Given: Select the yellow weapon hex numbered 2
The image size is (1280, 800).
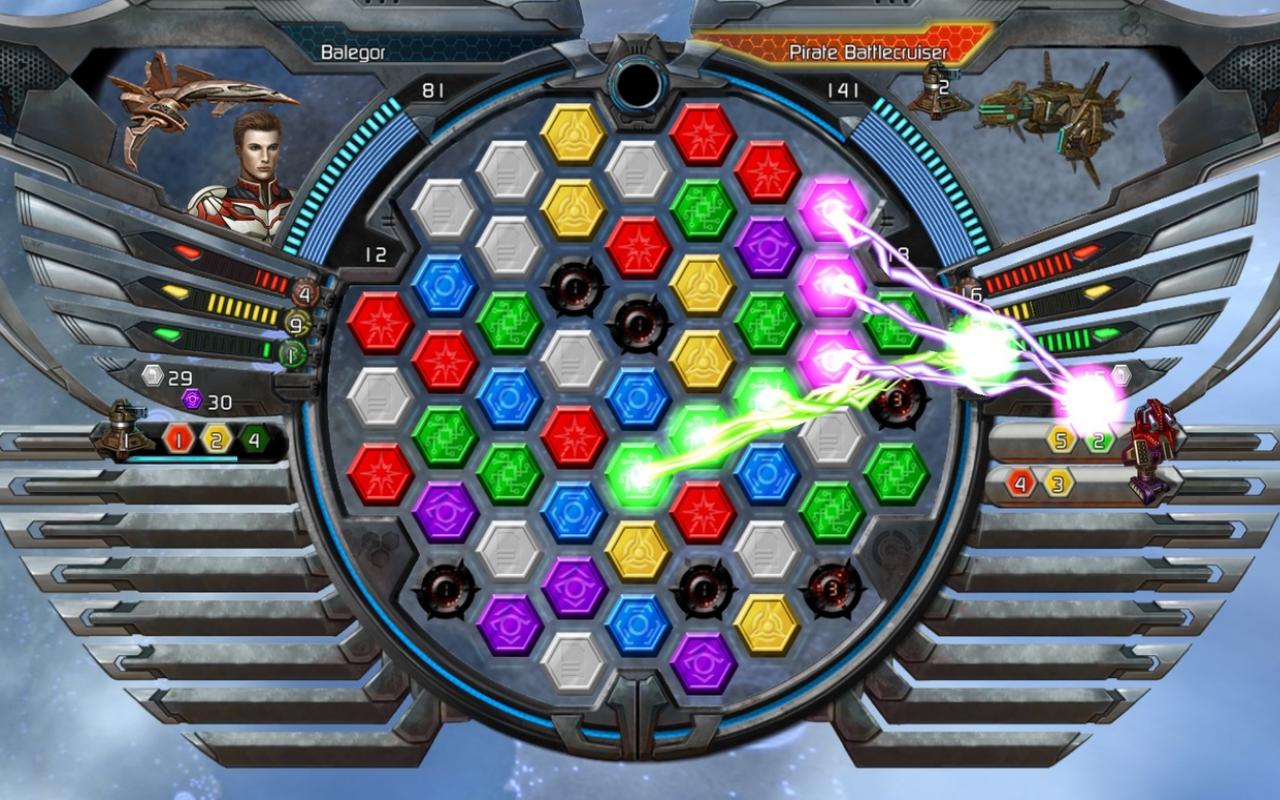Looking at the screenshot, I should click(x=215, y=438).
